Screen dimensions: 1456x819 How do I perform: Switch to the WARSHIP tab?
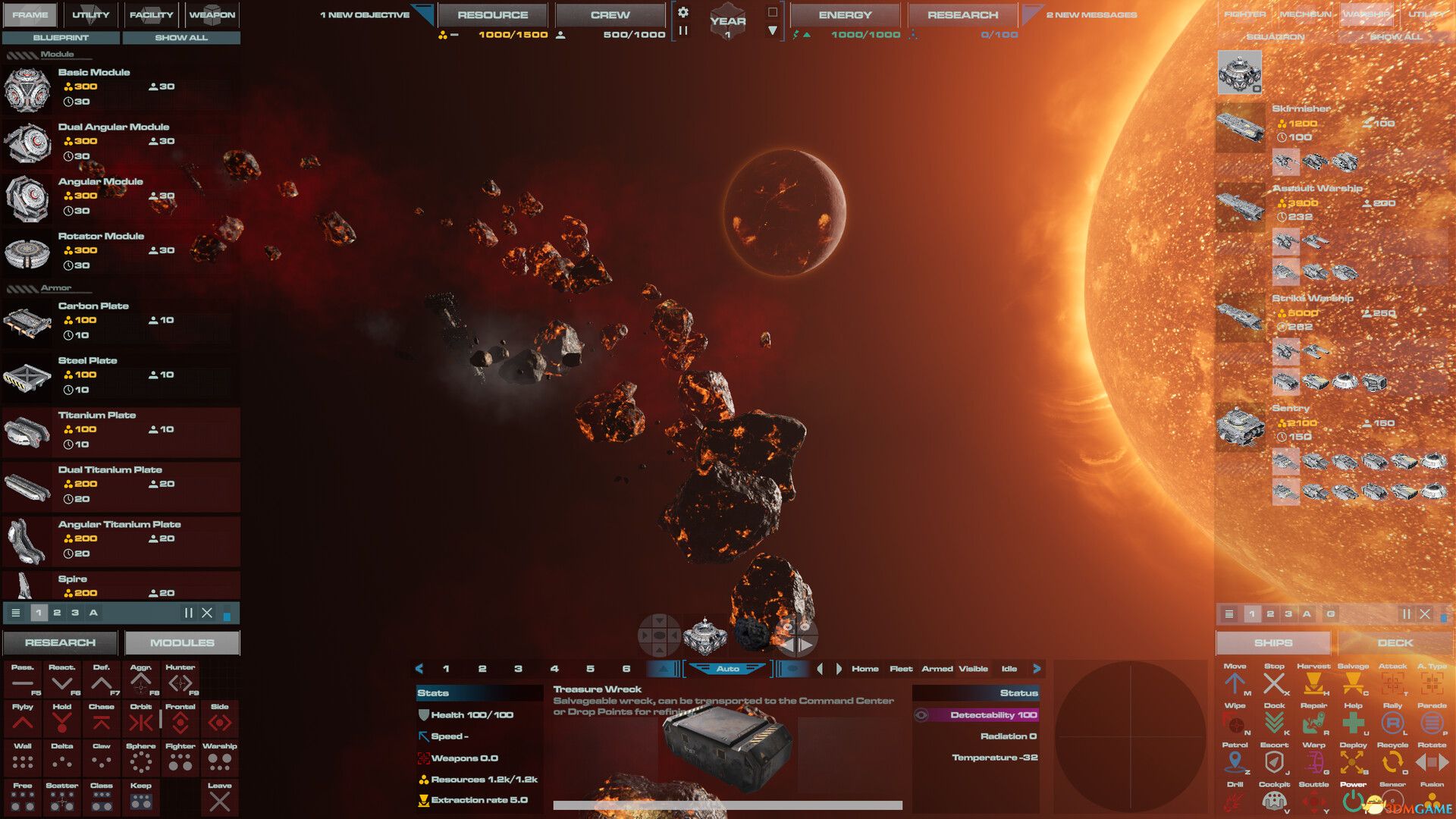[1367, 13]
